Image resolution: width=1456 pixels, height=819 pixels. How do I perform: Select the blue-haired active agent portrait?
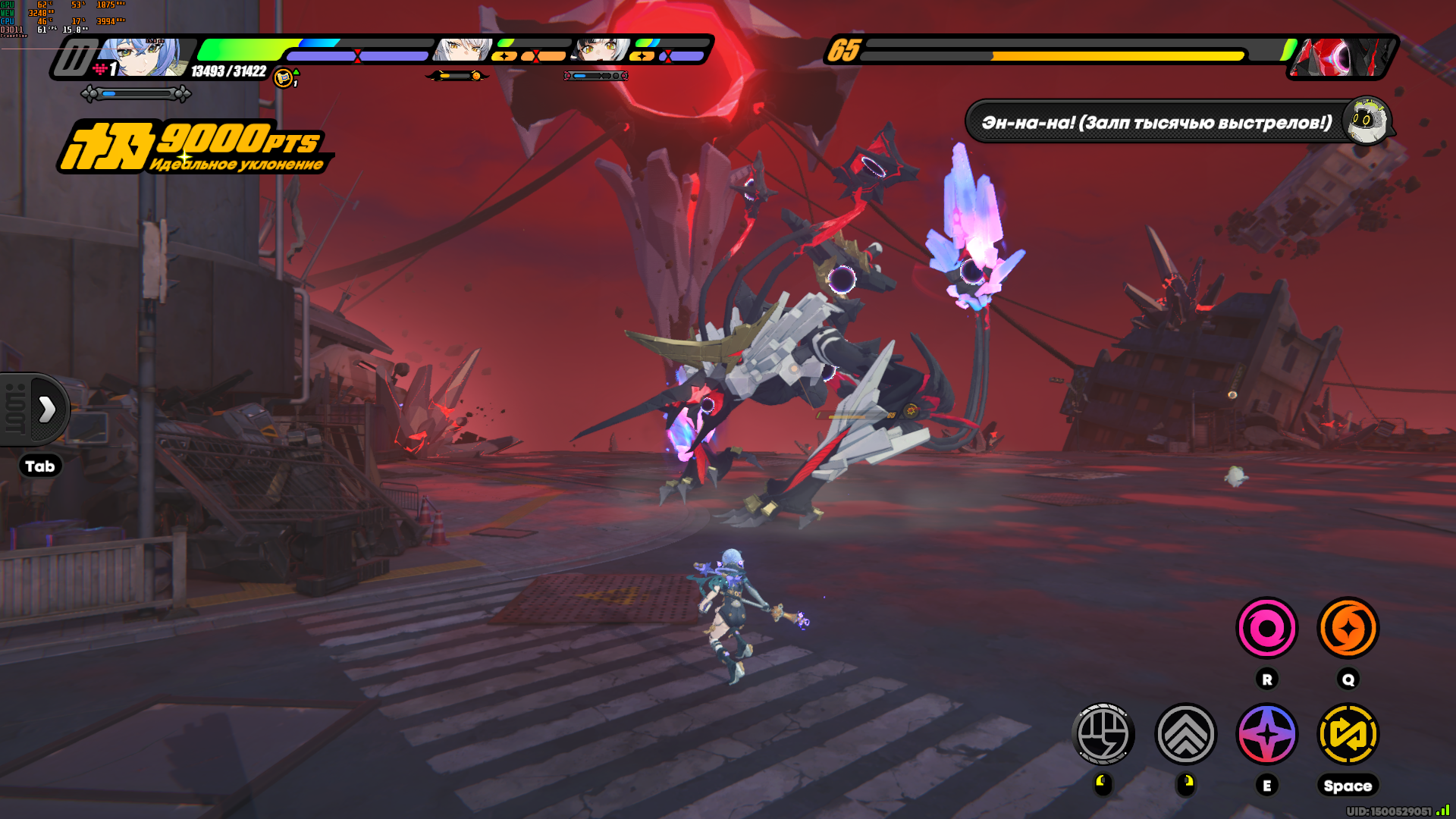click(x=144, y=57)
